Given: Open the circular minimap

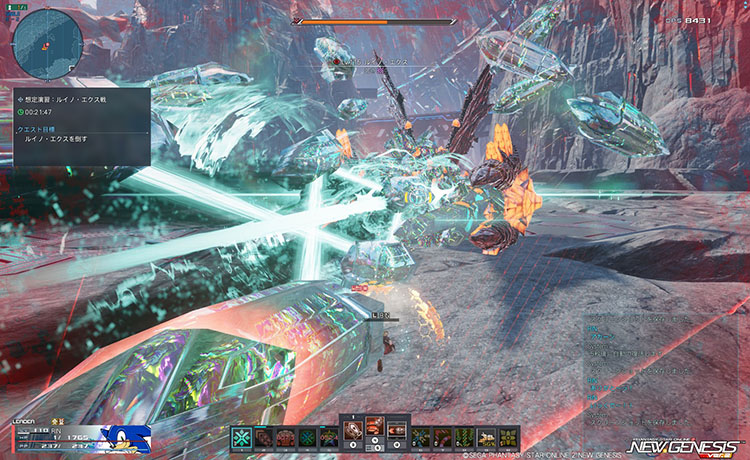Looking at the screenshot, I should coord(47,44).
